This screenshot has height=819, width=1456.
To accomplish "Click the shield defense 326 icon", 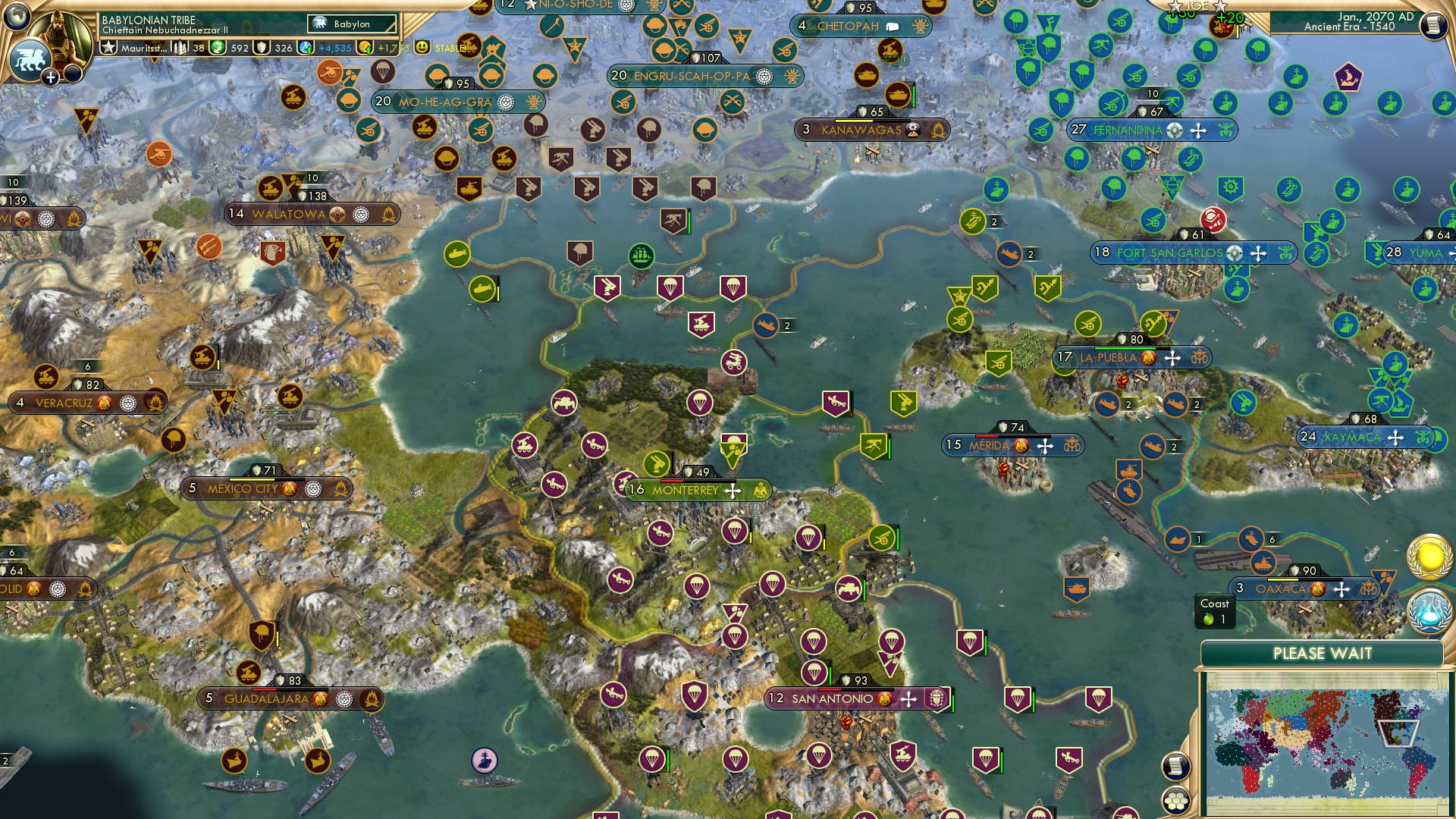I will (x=261, y=48).
